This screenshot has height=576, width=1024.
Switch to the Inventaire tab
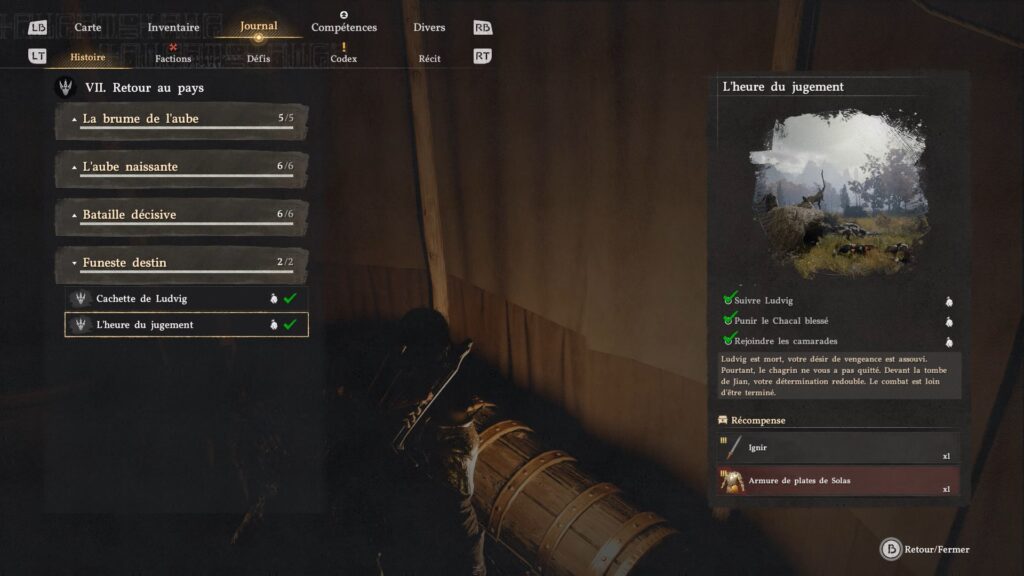click(173, 27)
